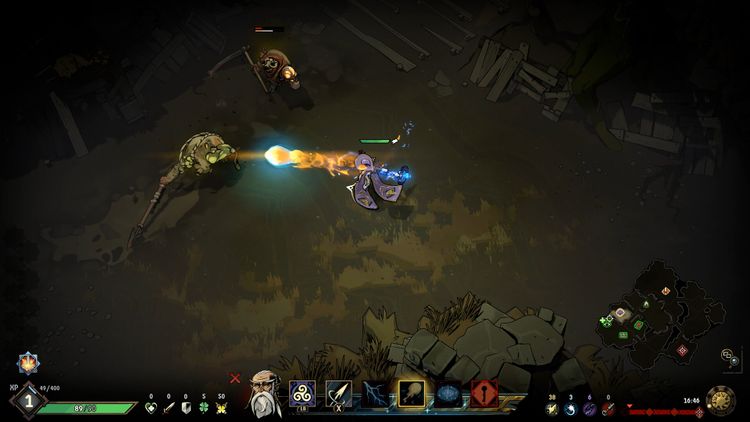The image size is (750, 422).
Task: Activate the blue rune circle spell
Action: click(448, 394)
